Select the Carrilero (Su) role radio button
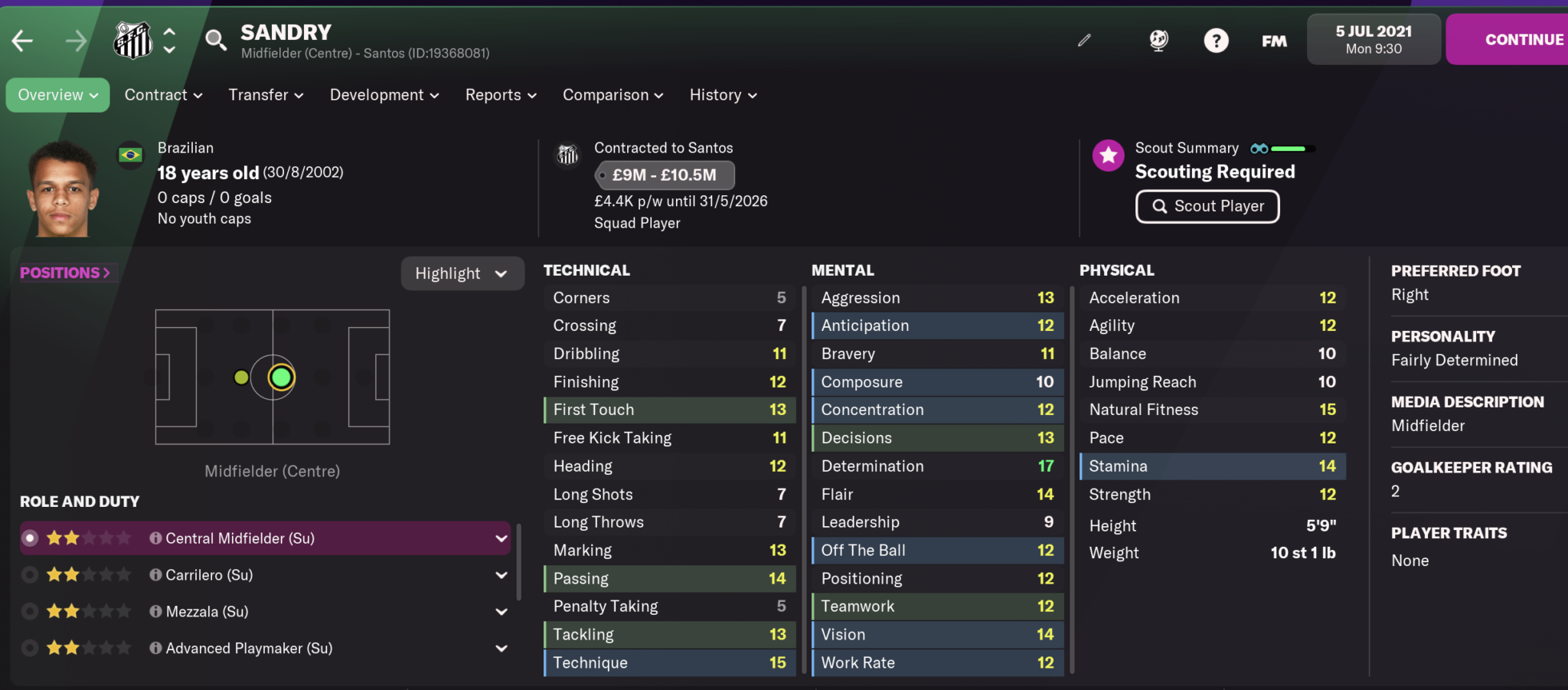The width and height of the screenshot is (1568, 690). [30, 574]
